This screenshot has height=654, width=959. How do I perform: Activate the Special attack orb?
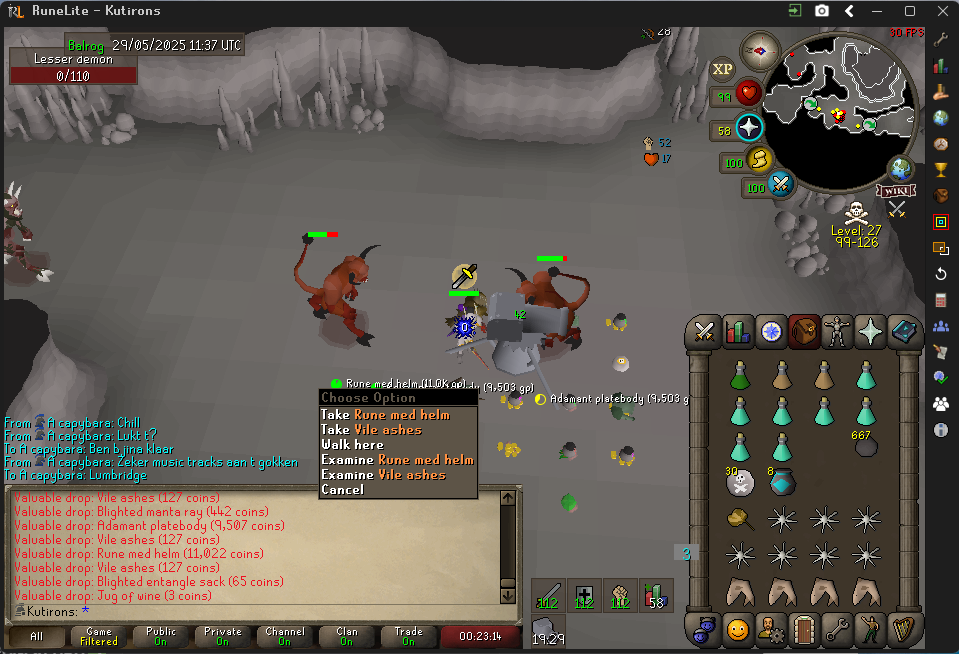tap(781, 185)
